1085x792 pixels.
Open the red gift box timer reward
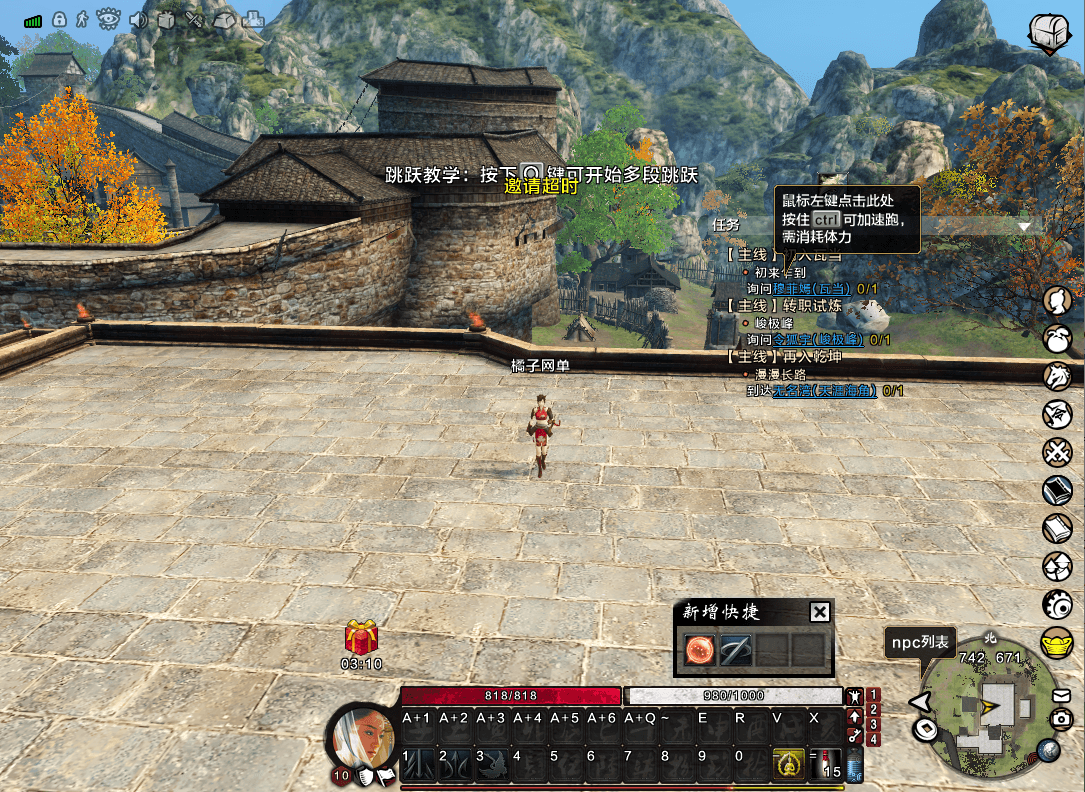(361, 637)
